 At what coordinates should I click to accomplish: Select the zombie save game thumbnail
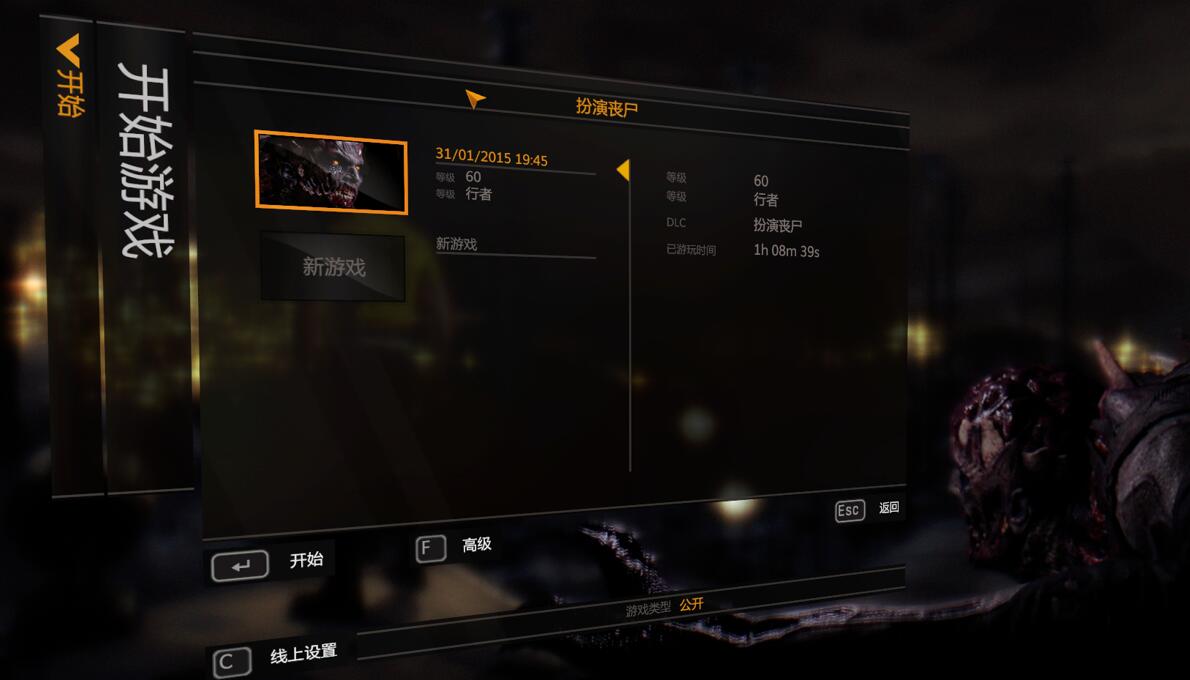tap(331, 171)
